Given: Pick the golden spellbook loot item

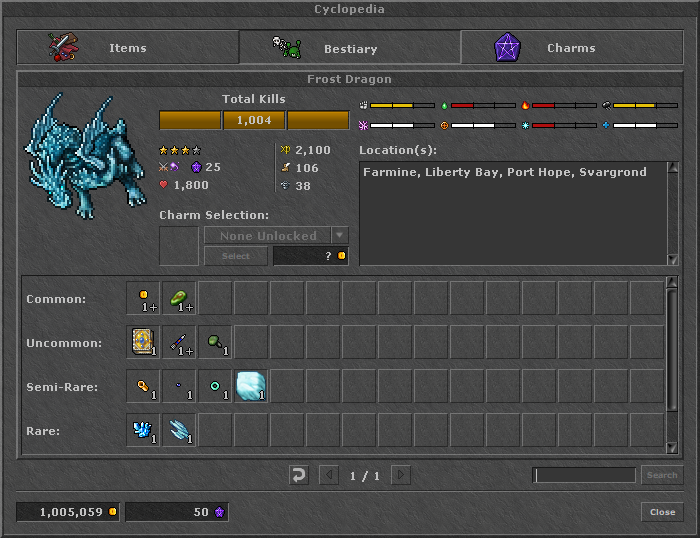Looking at the screenshot, I should [144, 342].
